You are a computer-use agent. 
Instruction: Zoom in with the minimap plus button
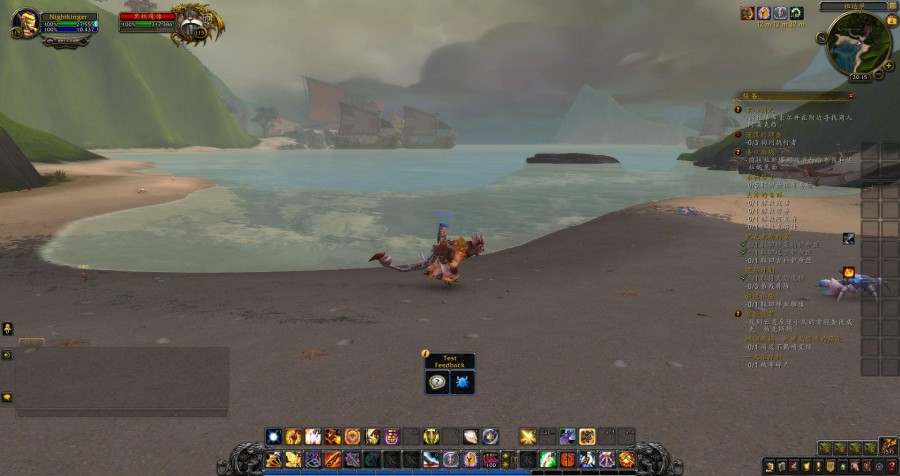tap(888, 64)
